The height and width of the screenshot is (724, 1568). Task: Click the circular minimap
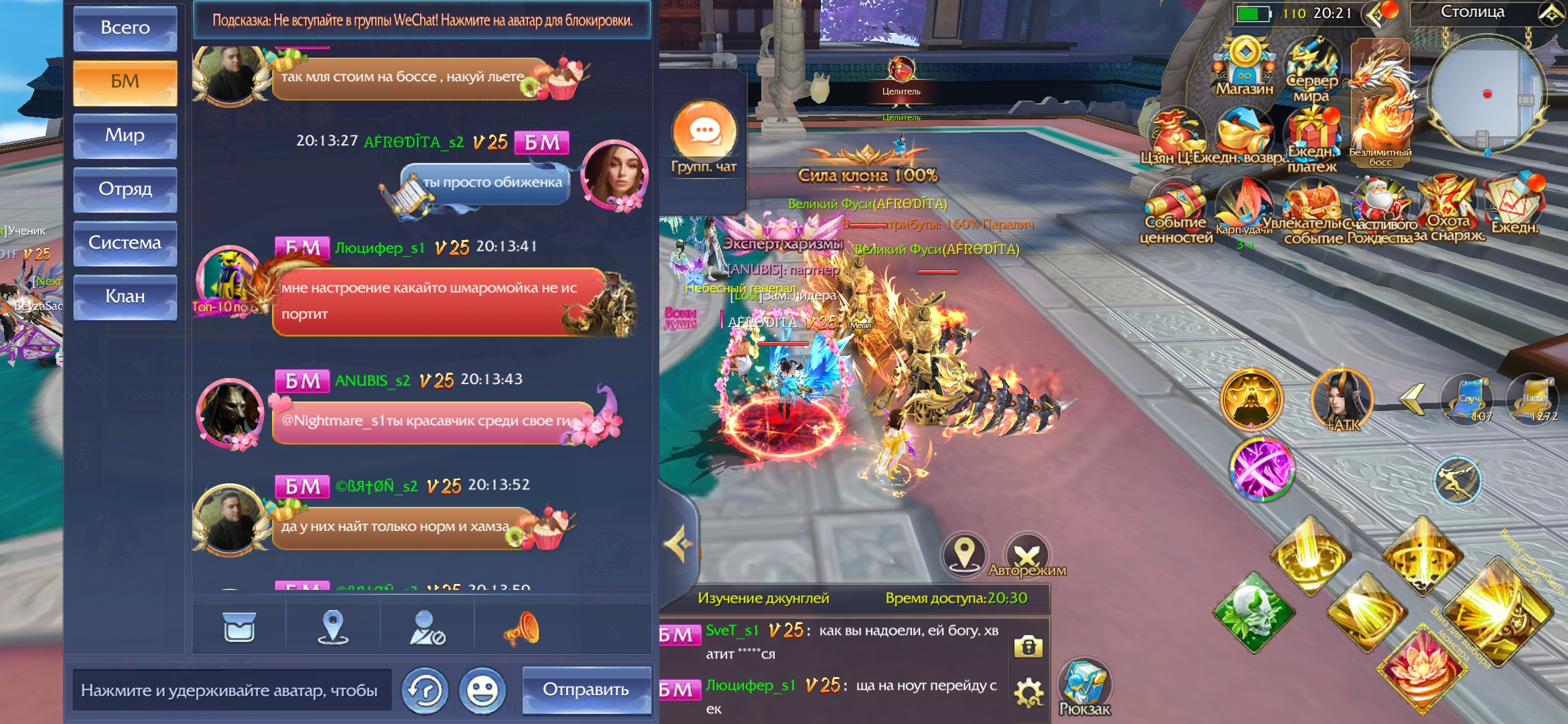coord(1486,94)
